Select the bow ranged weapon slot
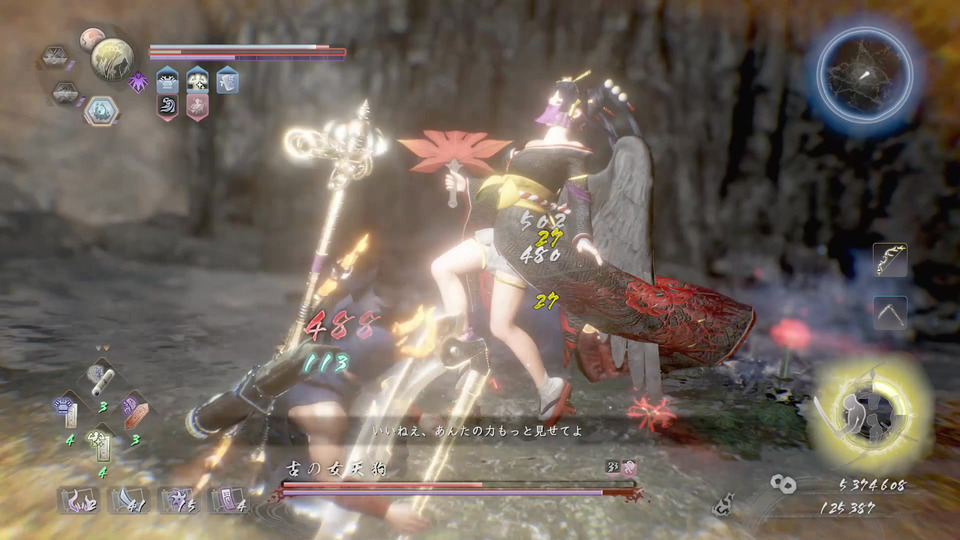The height and width of the screenshot is (540, 960). pos(890,259)
